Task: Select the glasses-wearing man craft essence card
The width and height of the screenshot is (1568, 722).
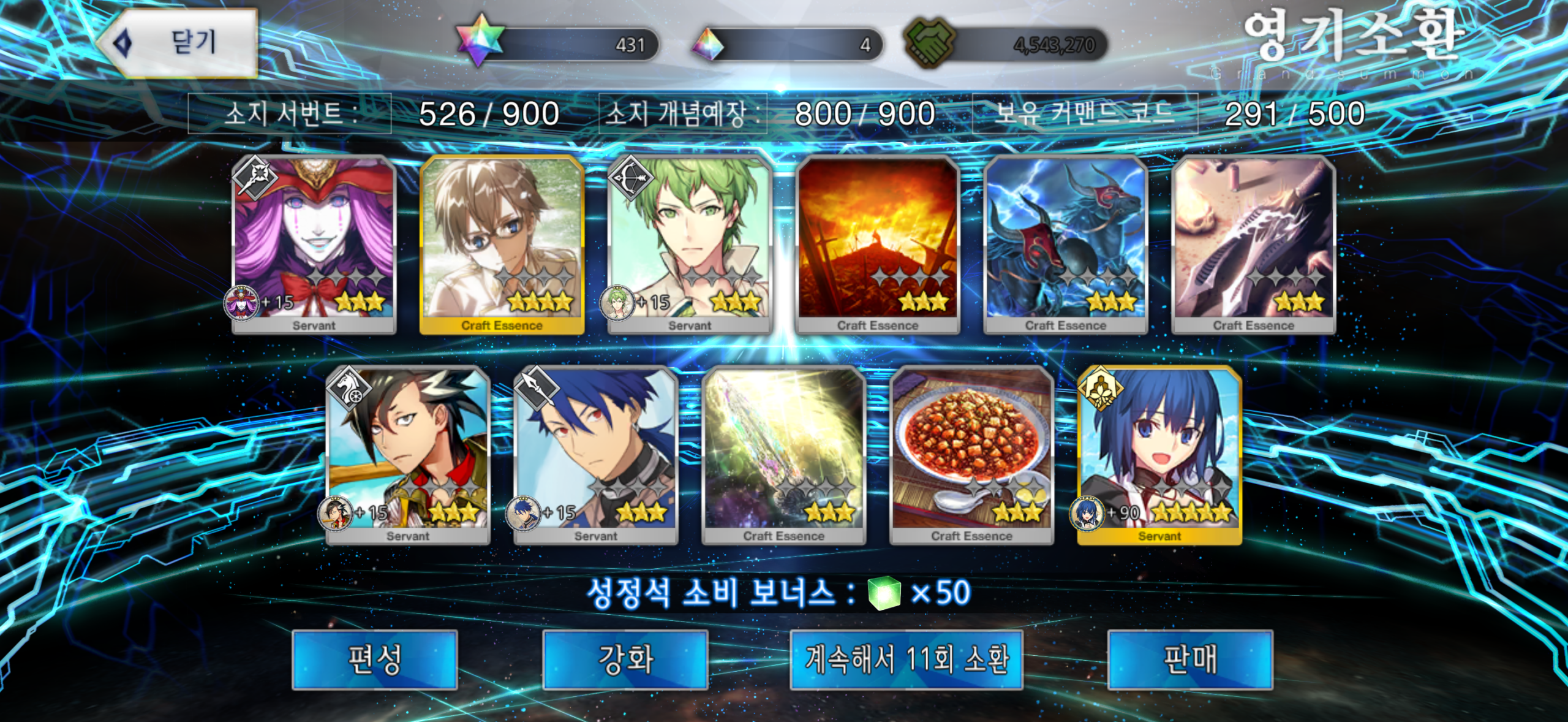Action: click(x=502, y=244)
